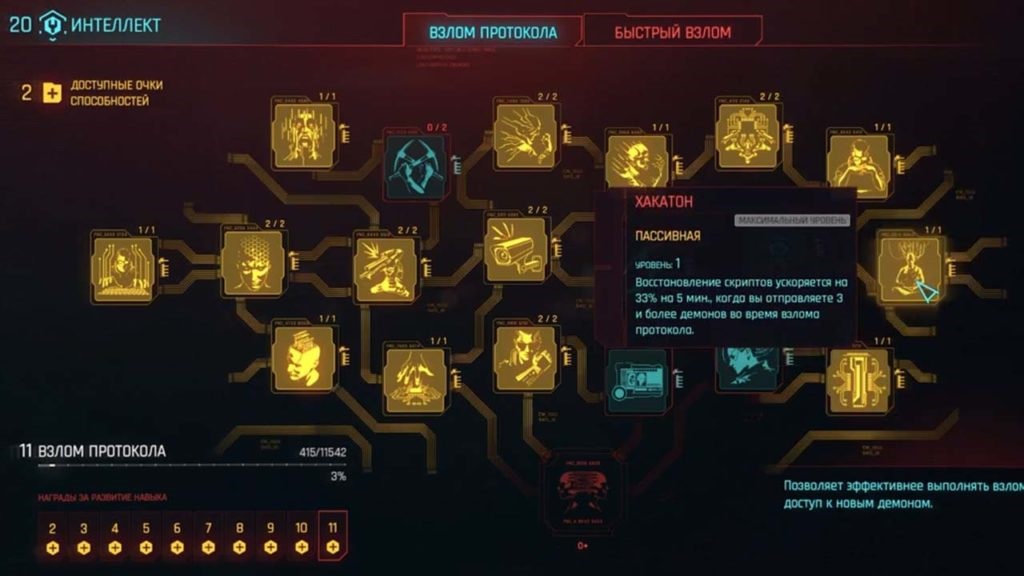This screenshot has width=1024, height=576.
Task: Select the Хакатон meditating figure perk
Action: pos(908,268)
